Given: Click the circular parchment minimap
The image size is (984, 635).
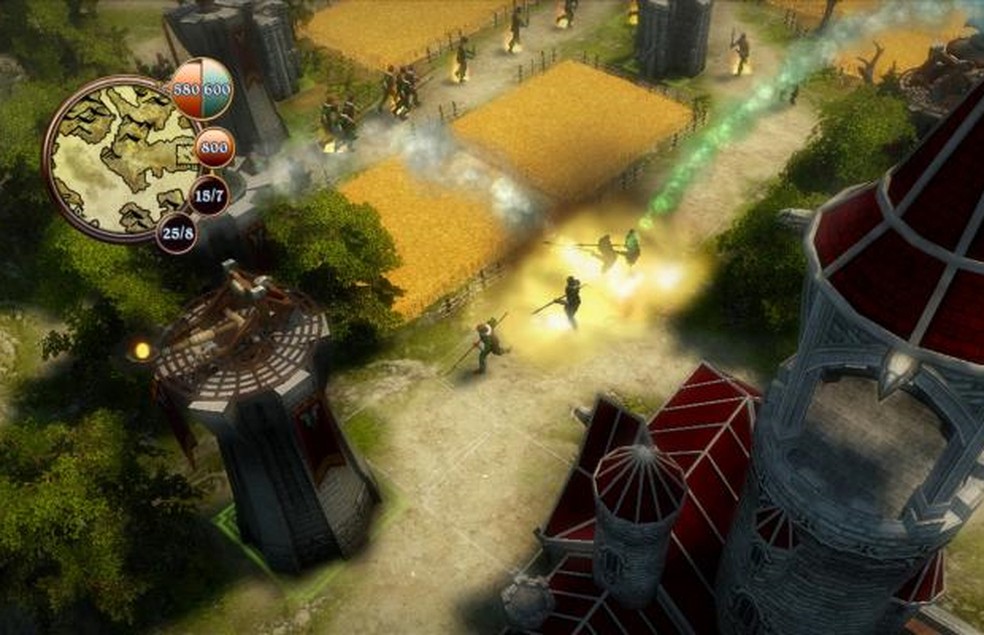Looking at the screenshot, I should 118,158.
